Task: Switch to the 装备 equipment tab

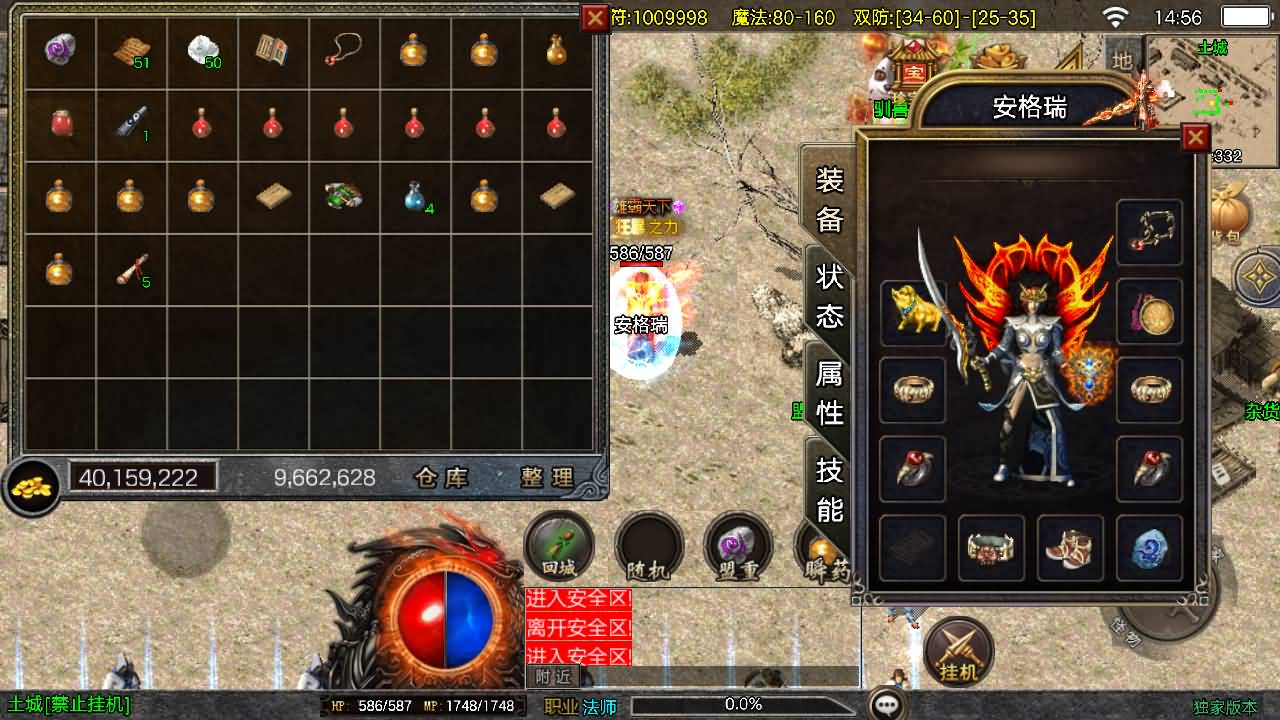Action: tap(829, 200)
